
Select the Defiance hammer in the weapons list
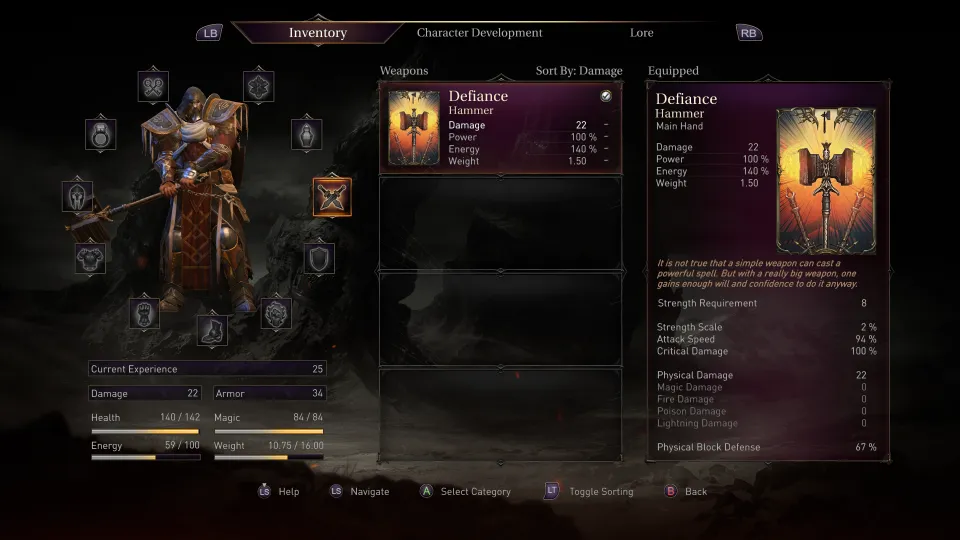(x=499, y=128)
